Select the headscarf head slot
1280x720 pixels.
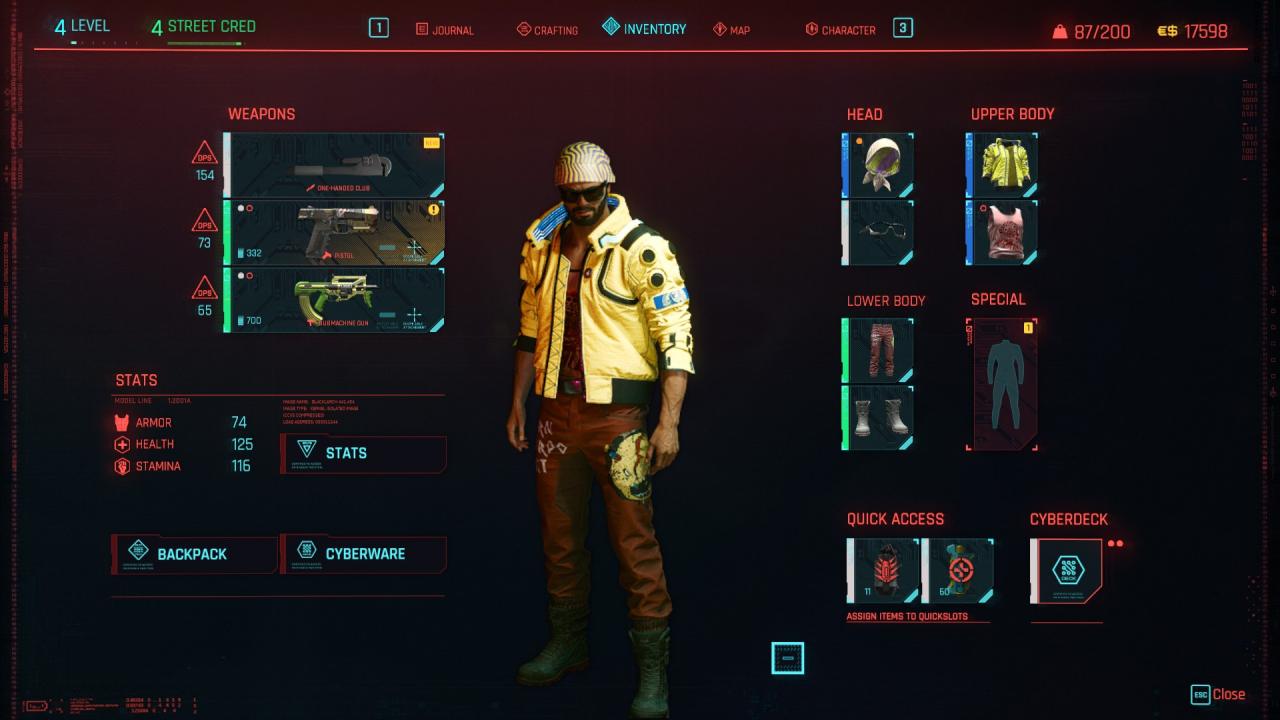[x=879, y=164]
